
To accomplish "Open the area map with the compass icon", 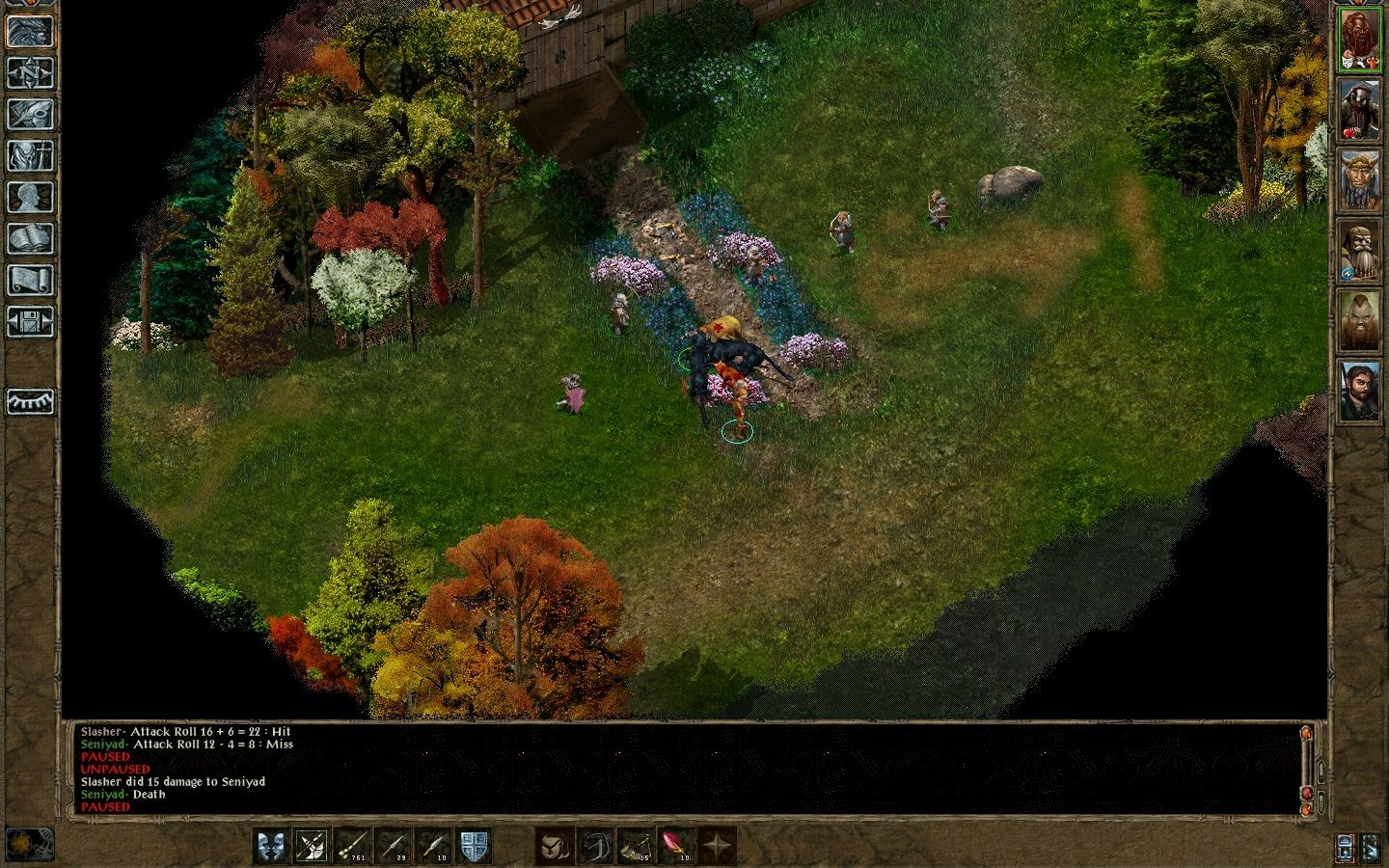I will pyautogui.click(x=30, y=72).
